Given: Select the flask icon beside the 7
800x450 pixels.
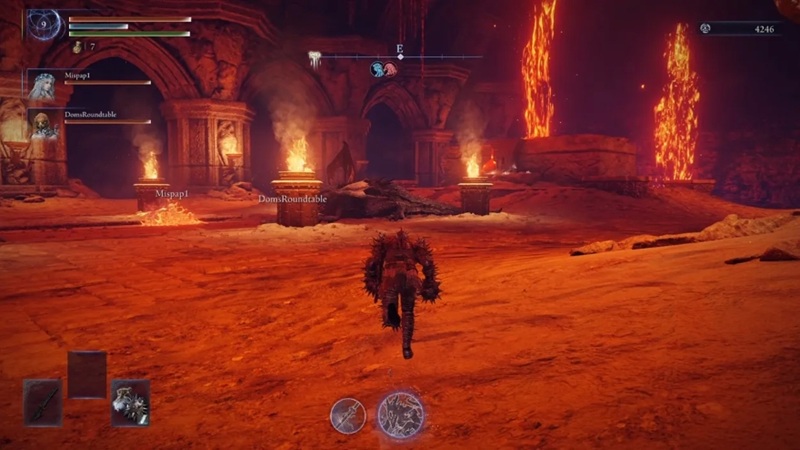Looking at the screenshot, I should (x=77, y=46).
